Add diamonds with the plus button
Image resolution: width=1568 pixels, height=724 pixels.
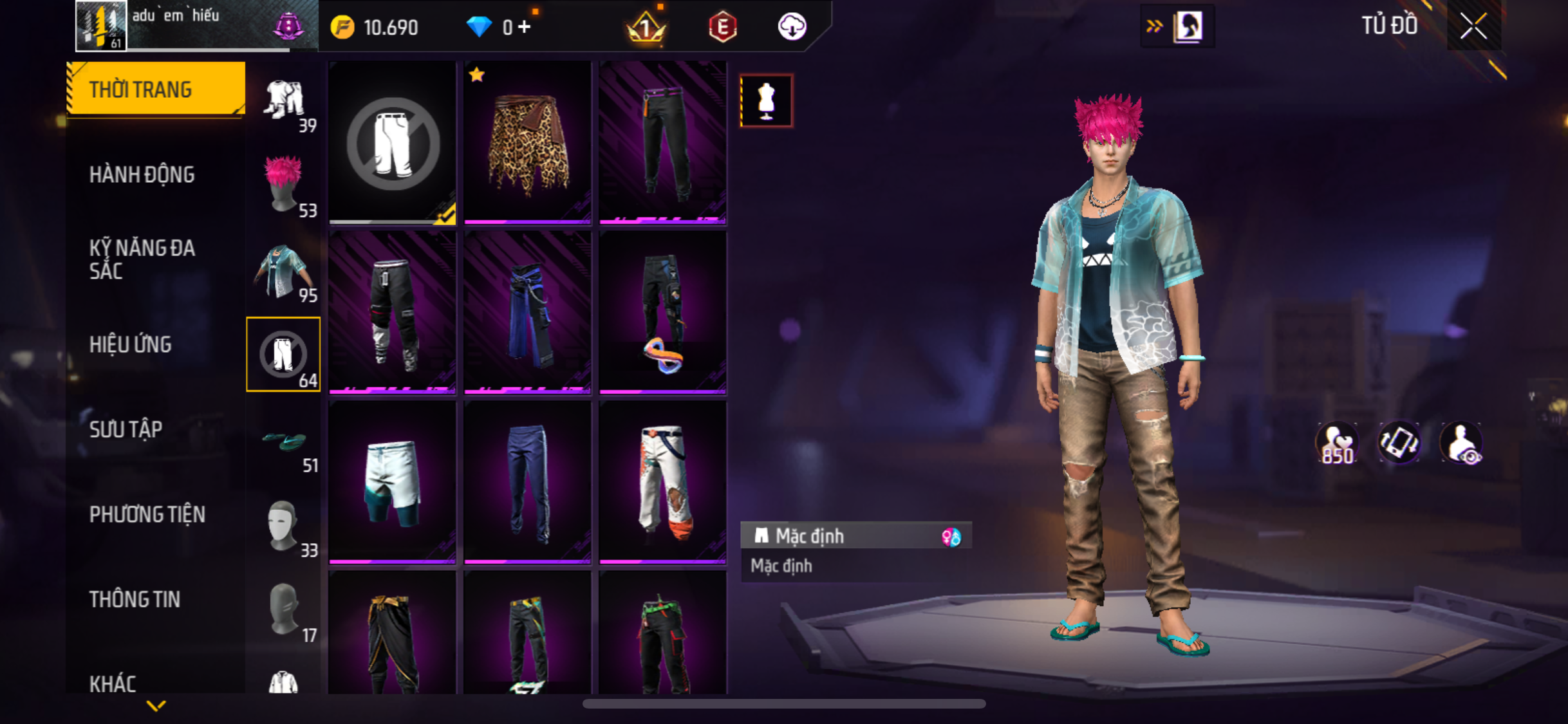tap(525, 27)
